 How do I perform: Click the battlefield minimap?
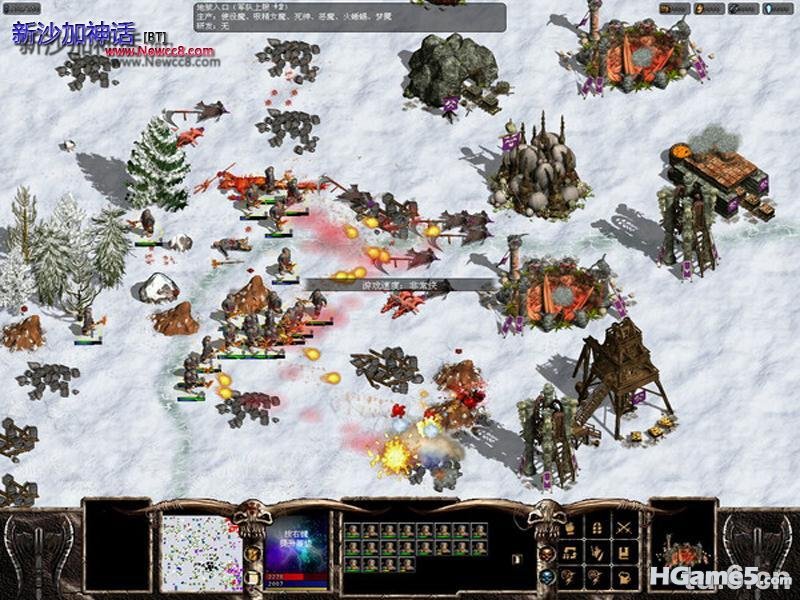pyautogui.click(x=201, y=552)
